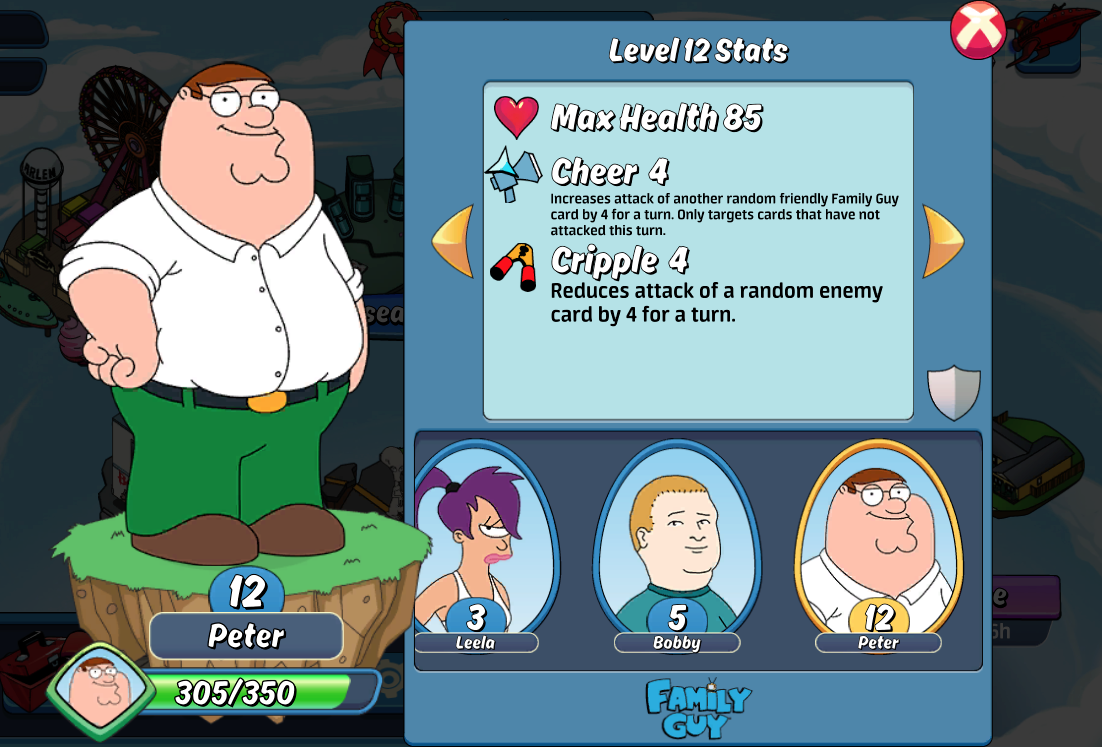Close the Level 12 Stats panel
Screen dimensions: 1102x747
(977, 30)
